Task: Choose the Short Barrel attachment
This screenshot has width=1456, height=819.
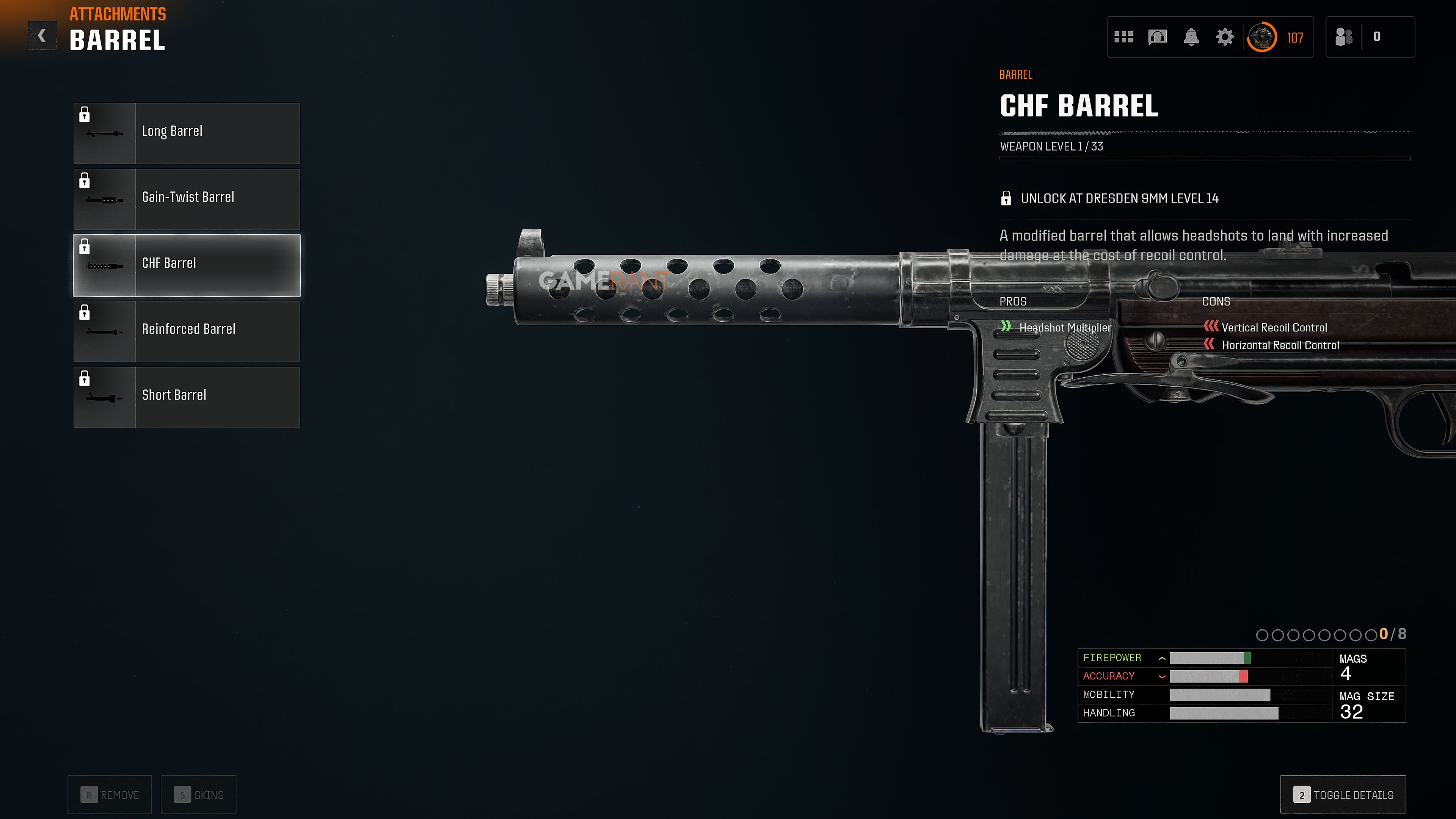Action: (x=187, y=397)
